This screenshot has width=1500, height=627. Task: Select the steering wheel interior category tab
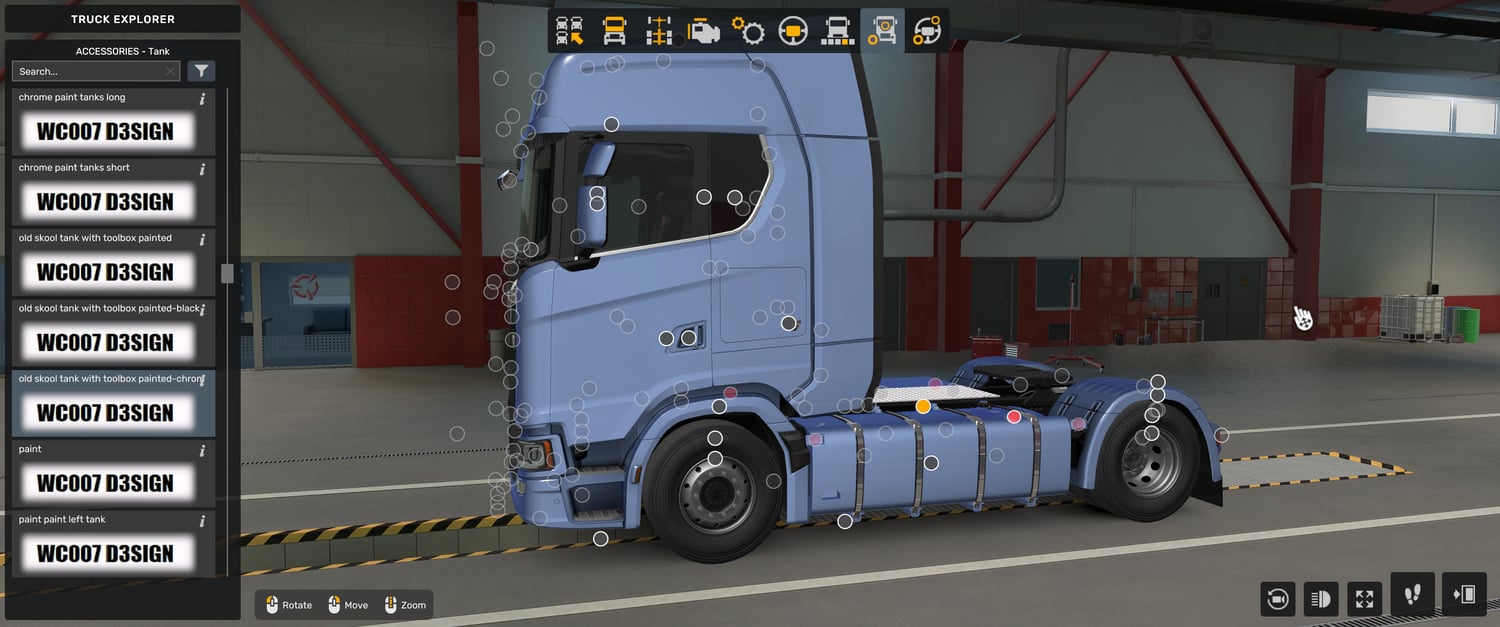click(793, 31)
